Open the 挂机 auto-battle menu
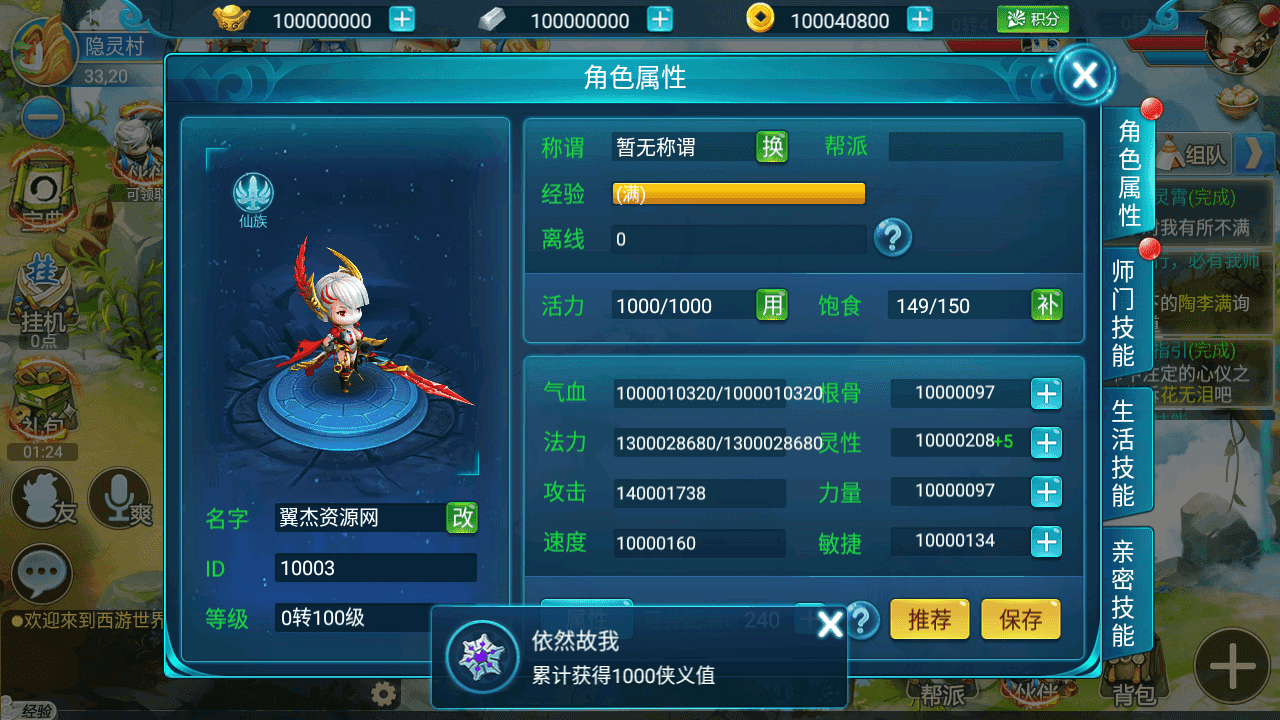The height and width of the screenshot is (720, 1280). click(x=42, y=305)
